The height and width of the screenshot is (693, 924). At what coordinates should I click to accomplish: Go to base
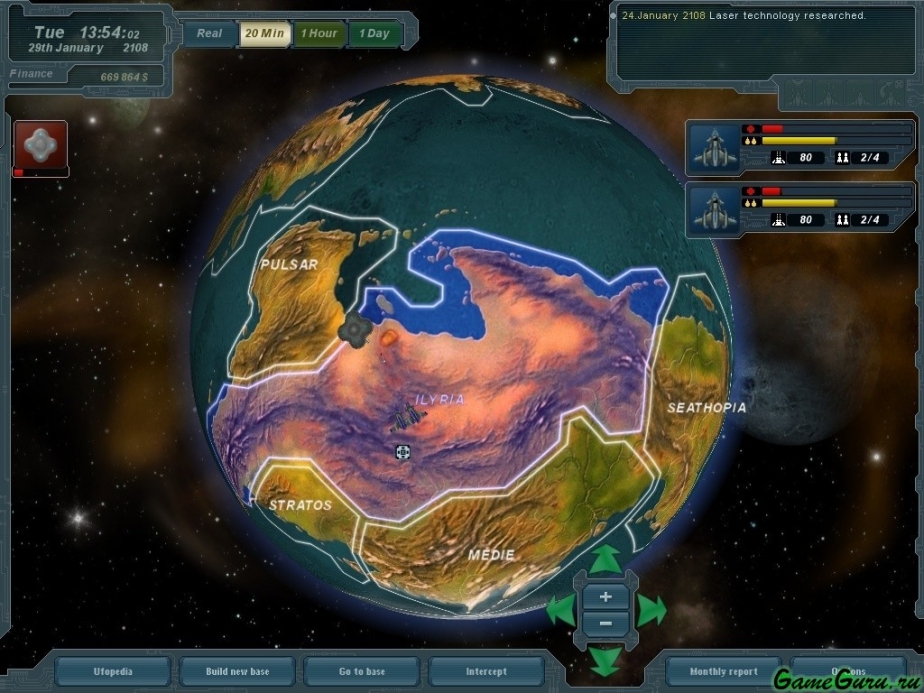tap(361, 671)
